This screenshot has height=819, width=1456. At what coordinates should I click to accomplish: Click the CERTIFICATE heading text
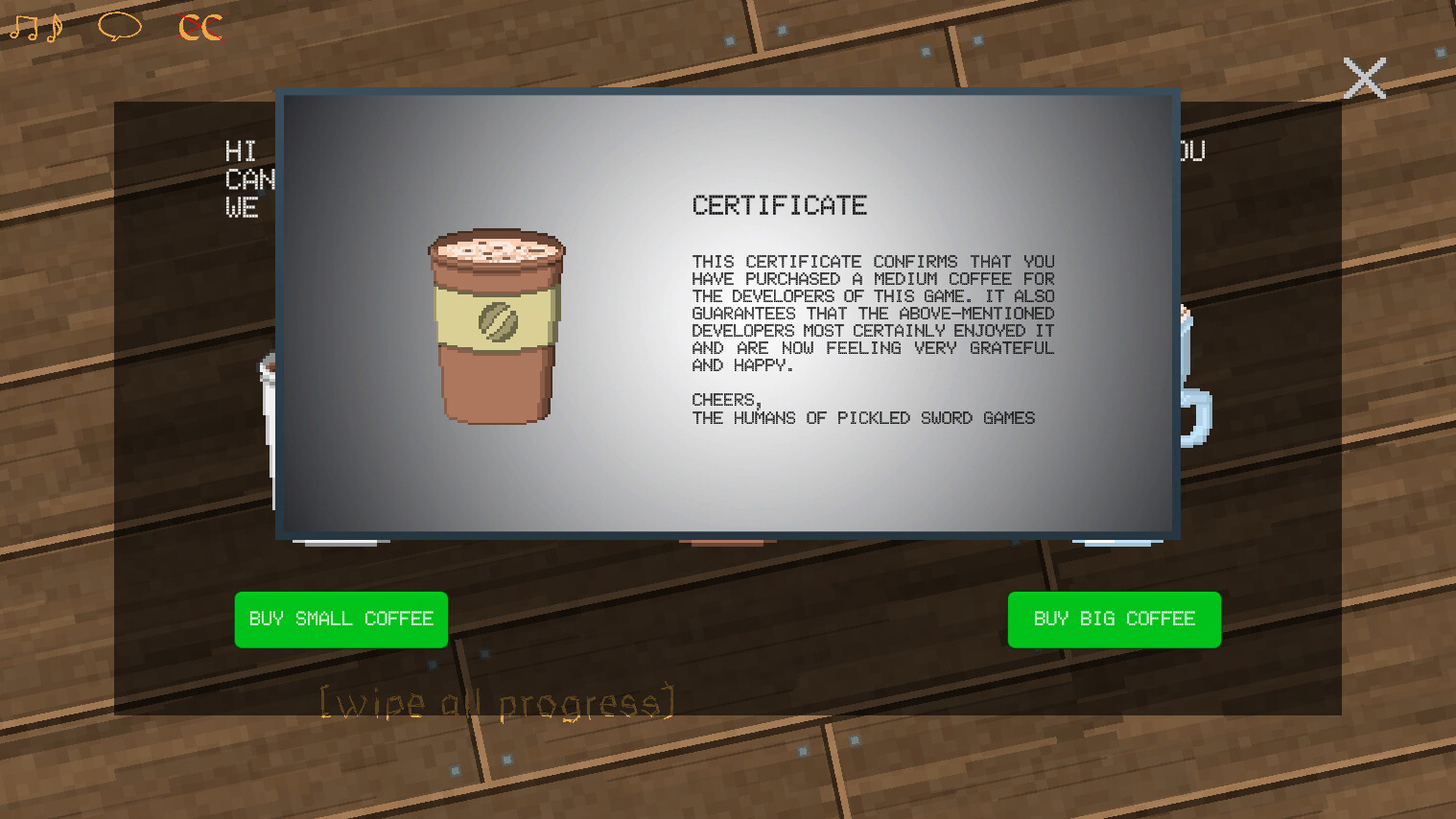pyautogui.click(x=779, y=204)
